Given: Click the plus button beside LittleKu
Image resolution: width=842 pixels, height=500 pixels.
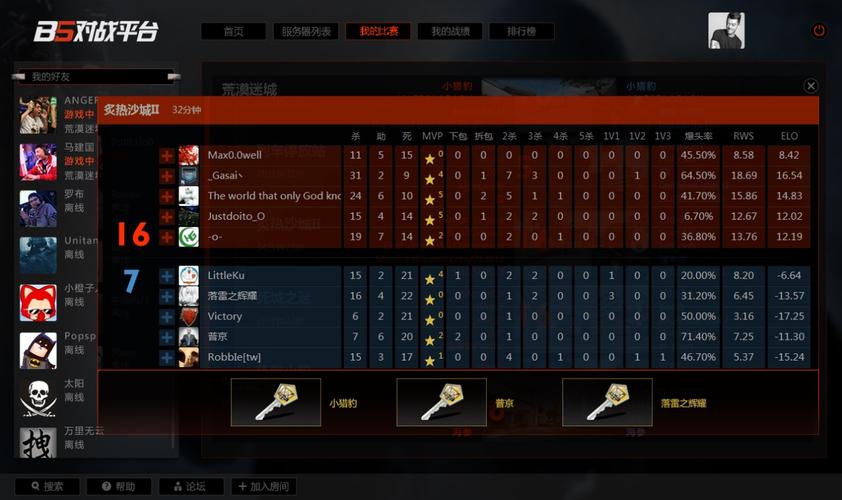Looking at the screenshot, I should click(x=166, y=275).
